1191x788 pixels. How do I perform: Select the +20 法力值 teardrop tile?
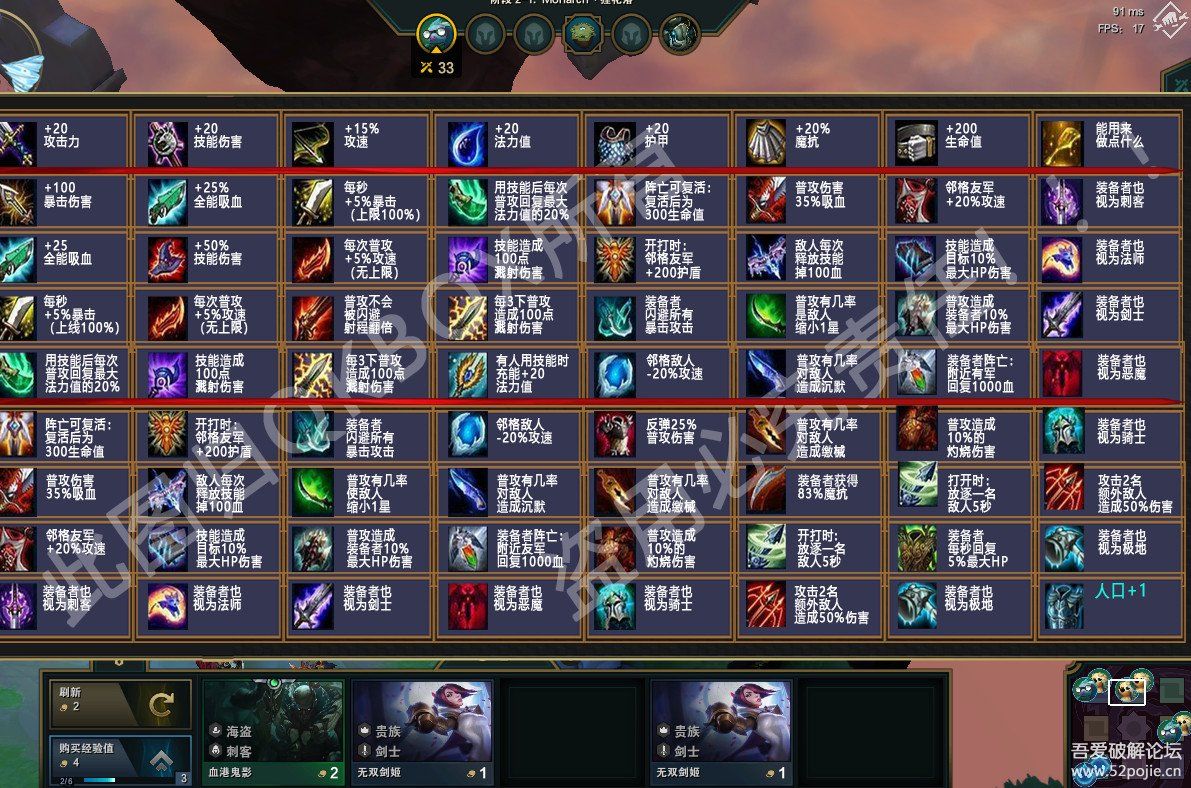click(507, 142)
